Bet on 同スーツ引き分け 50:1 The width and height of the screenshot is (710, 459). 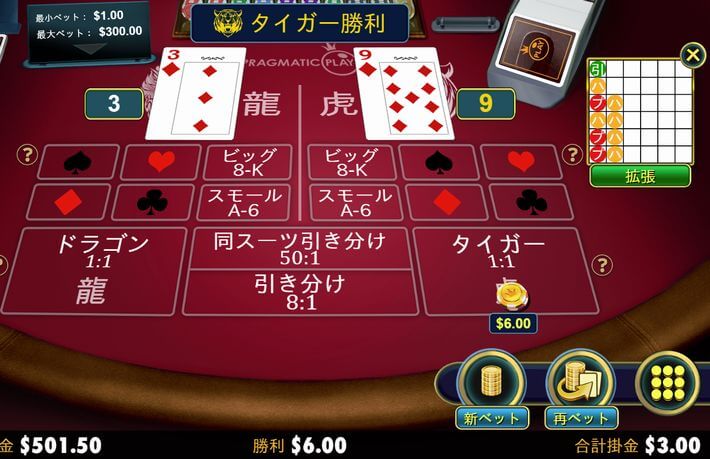299,248
